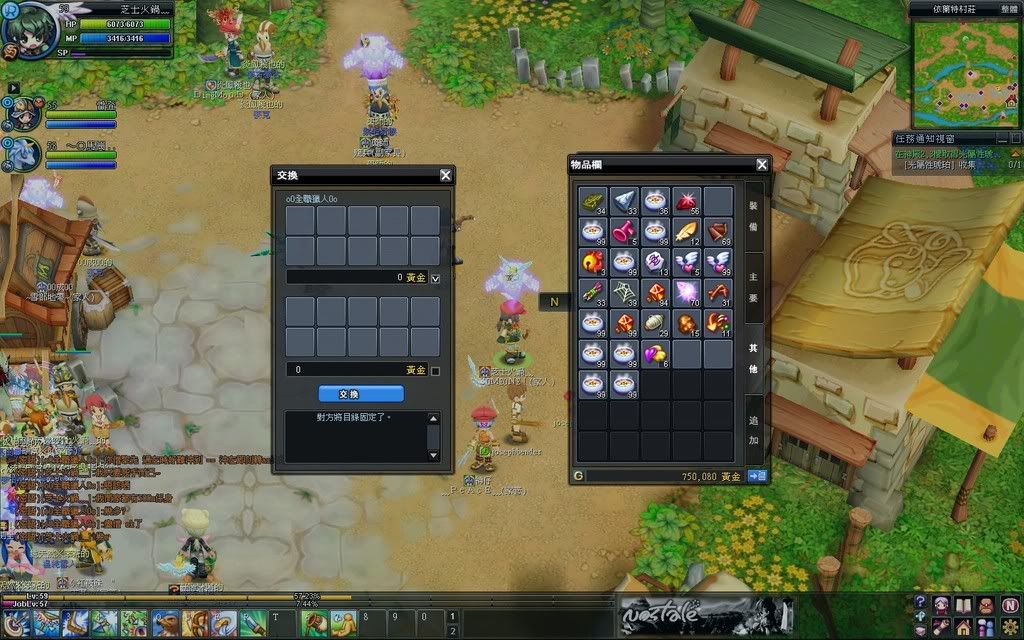Switch to hotbar page 2

coord(453,631)
